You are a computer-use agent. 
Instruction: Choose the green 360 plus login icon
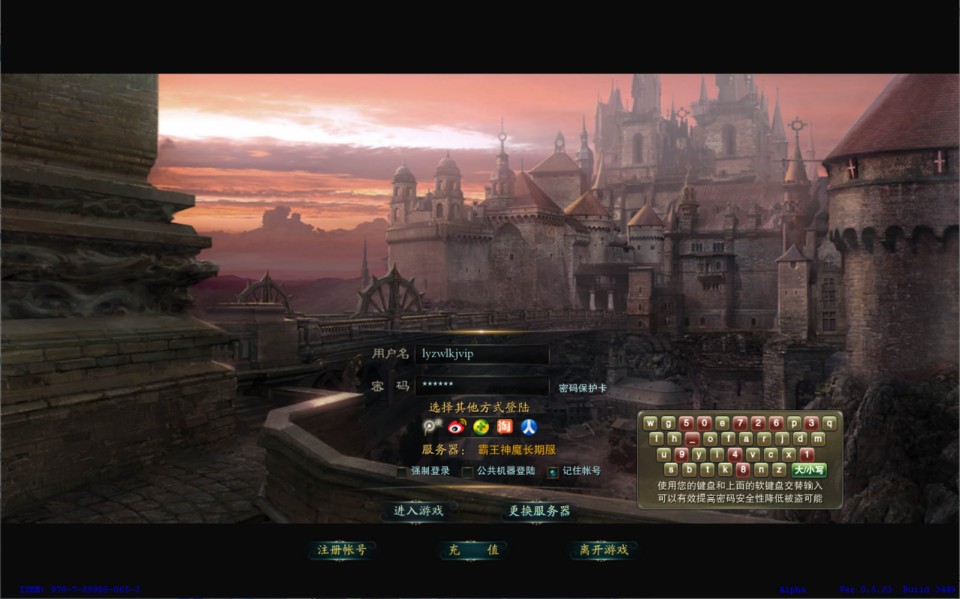coord(481,427)
